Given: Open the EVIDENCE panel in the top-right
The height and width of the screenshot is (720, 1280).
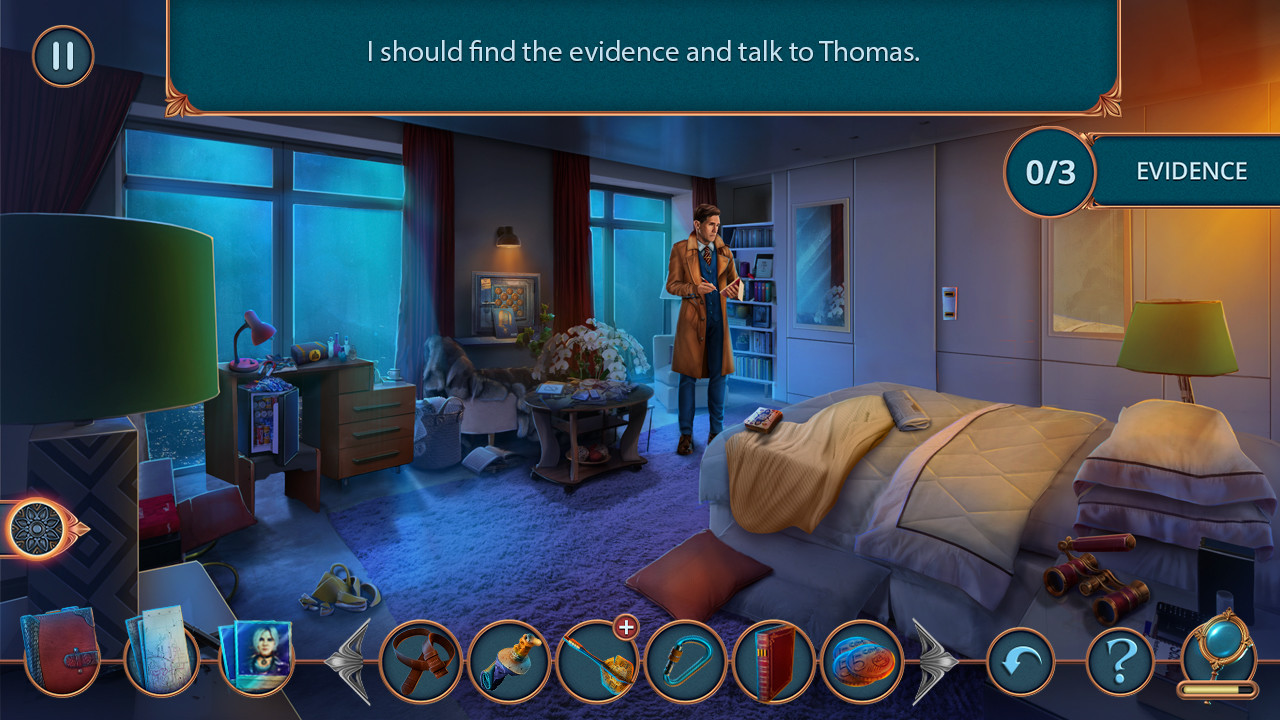Looking at the screenshot, I should pyautogui.click(x=1190, y=170).
